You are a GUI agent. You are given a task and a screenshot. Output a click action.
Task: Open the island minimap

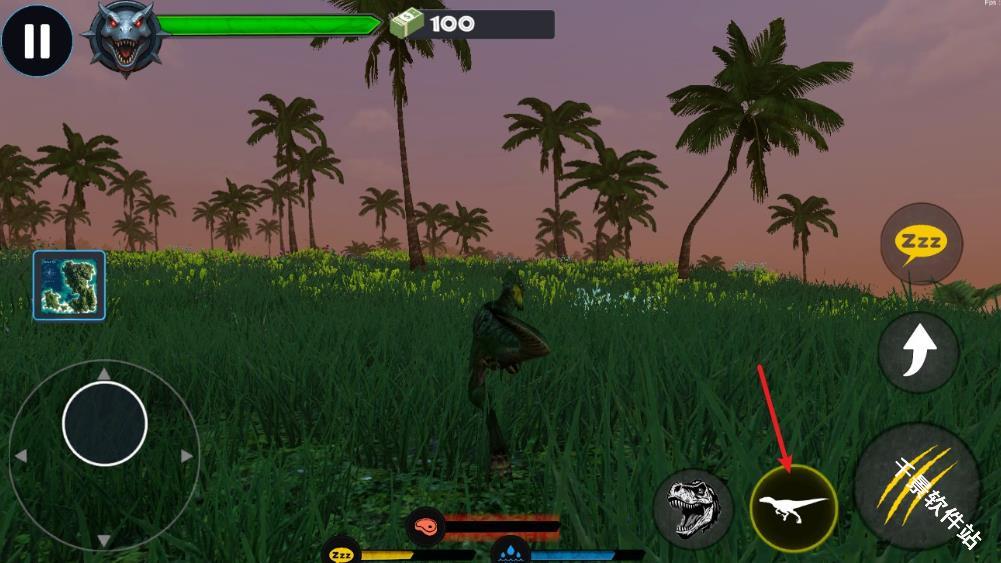pos(69,285)
